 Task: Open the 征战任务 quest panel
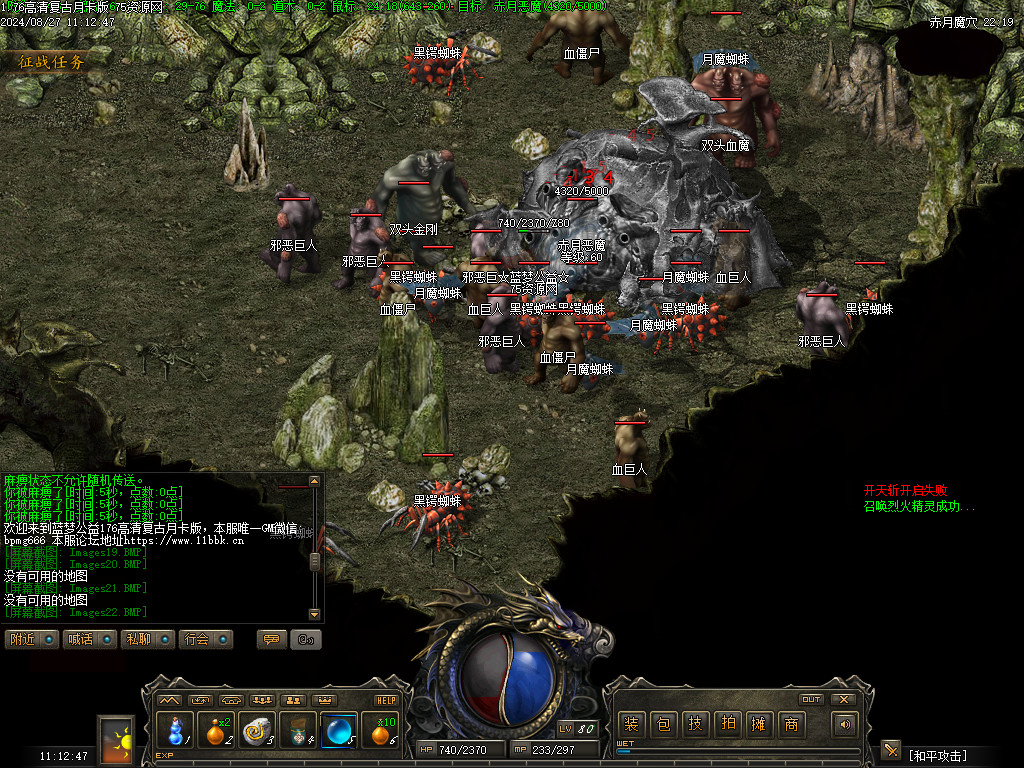coord(52,62)
